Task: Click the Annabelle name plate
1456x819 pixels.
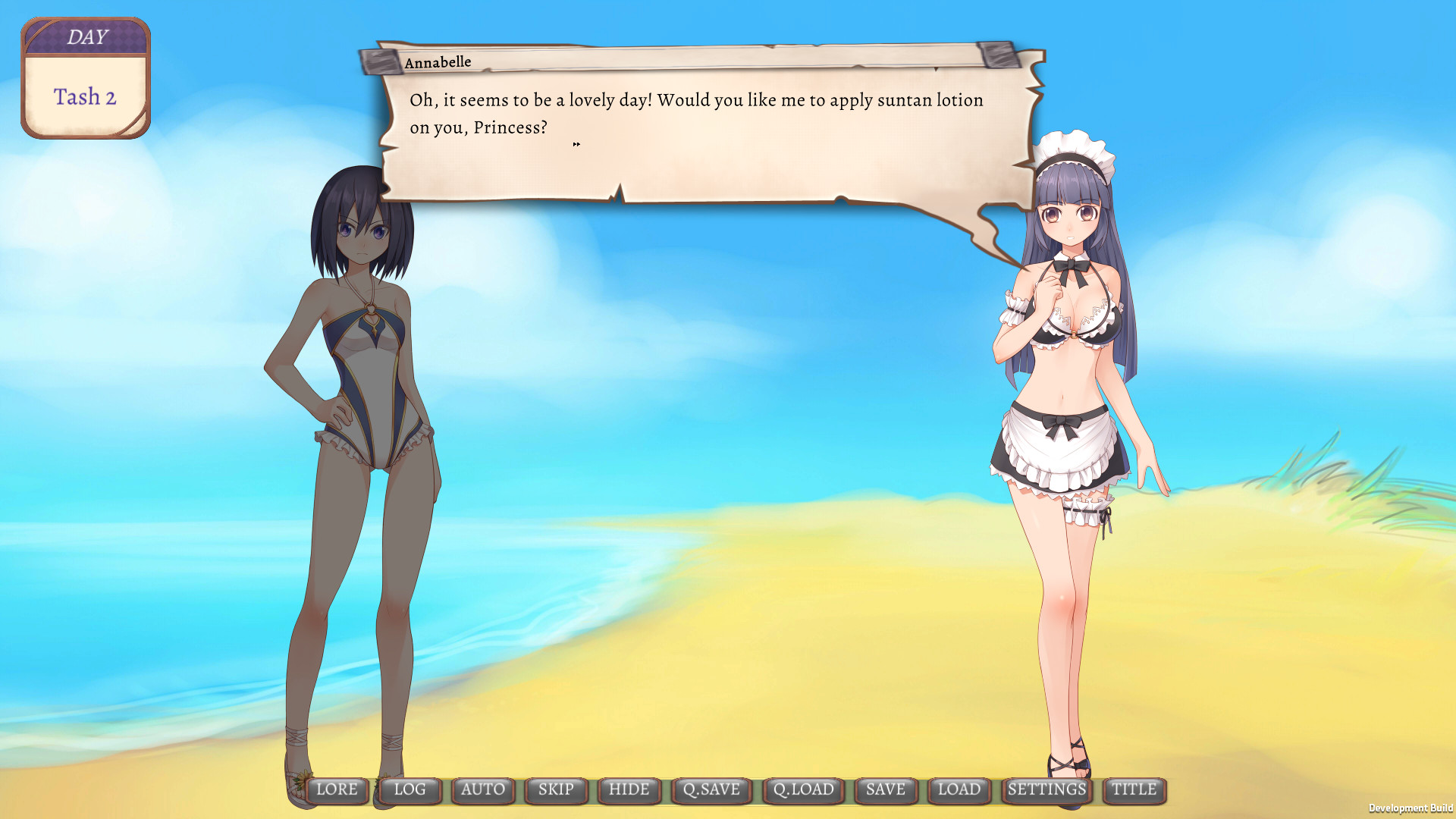Action: (437, 61)
